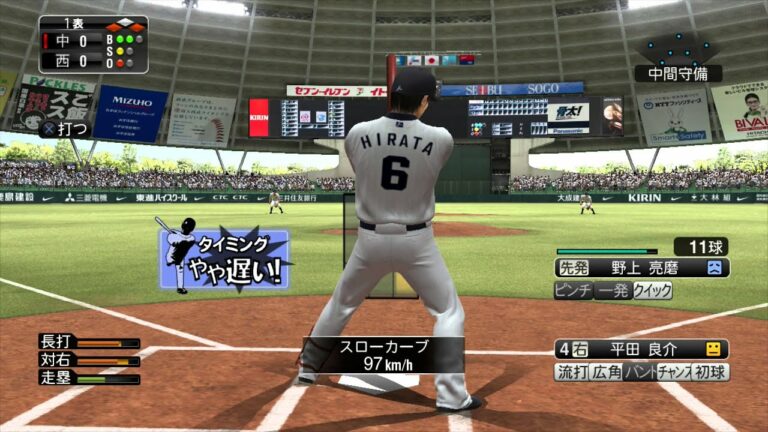Click the クイック pitcher trait tag
Screen dimensions: 768x432
click(x=653, y=291)
